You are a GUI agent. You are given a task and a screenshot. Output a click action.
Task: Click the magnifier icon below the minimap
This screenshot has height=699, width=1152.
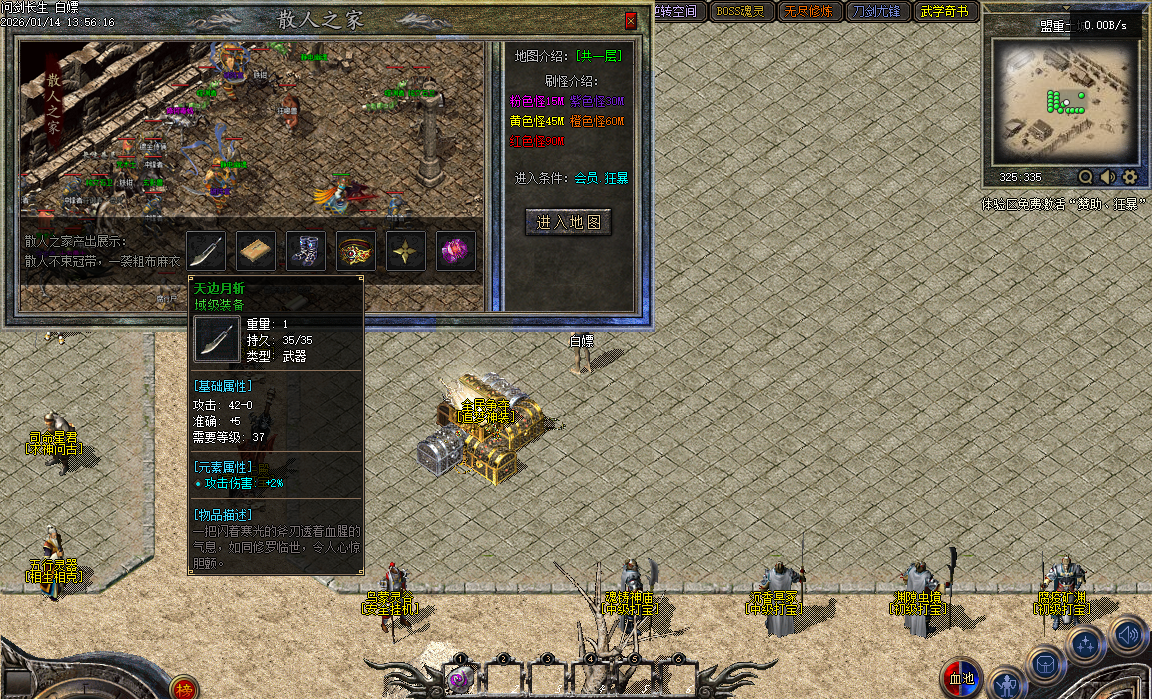1086,177
